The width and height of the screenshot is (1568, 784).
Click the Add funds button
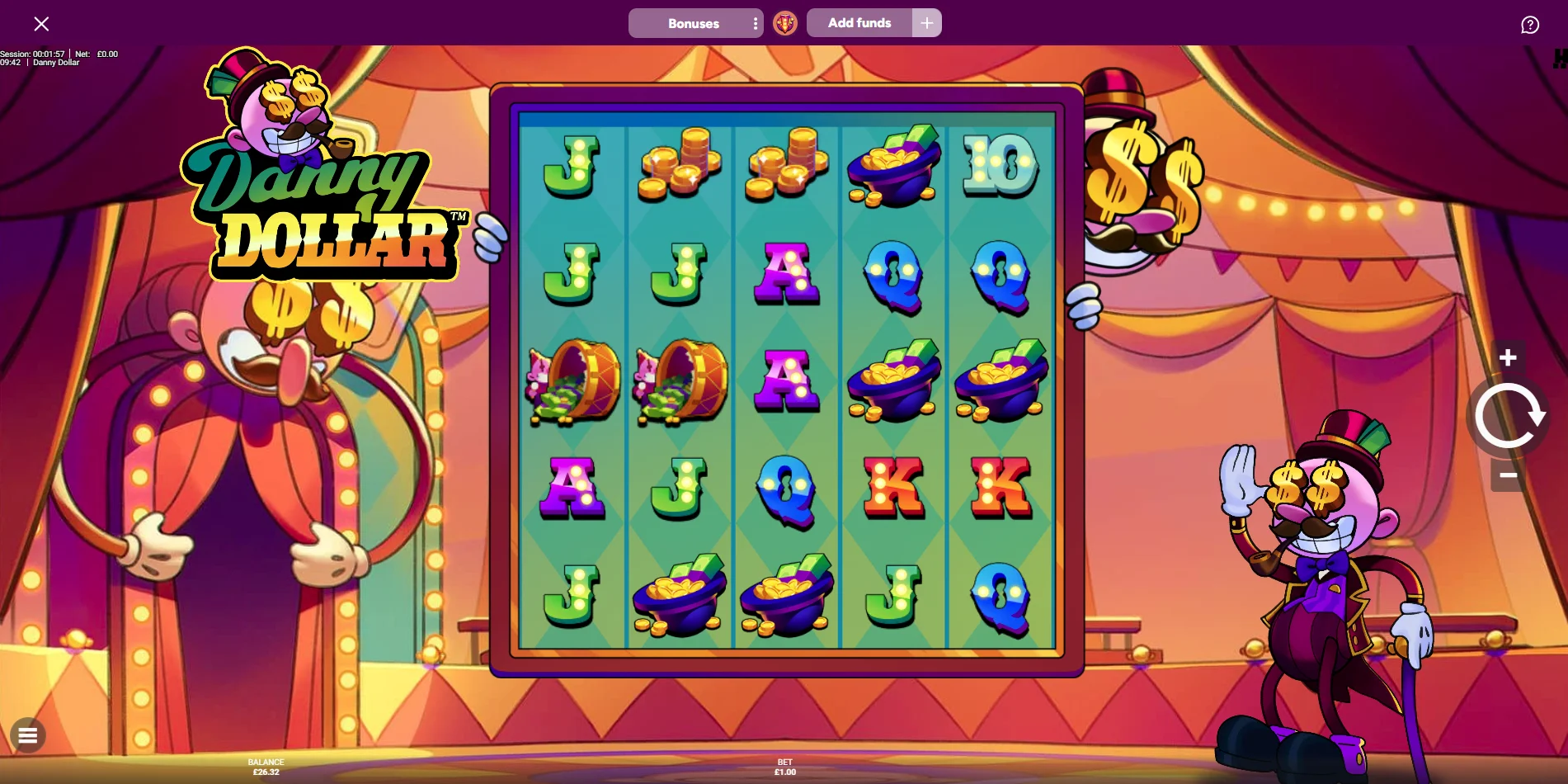859,23
